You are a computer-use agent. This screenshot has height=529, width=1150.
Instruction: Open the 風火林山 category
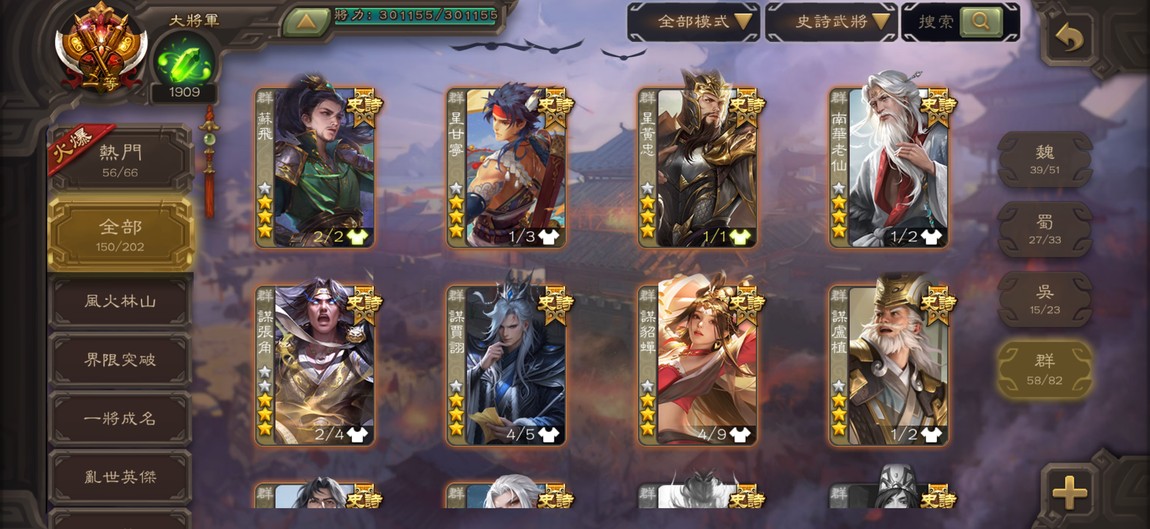tap(120, 301)
